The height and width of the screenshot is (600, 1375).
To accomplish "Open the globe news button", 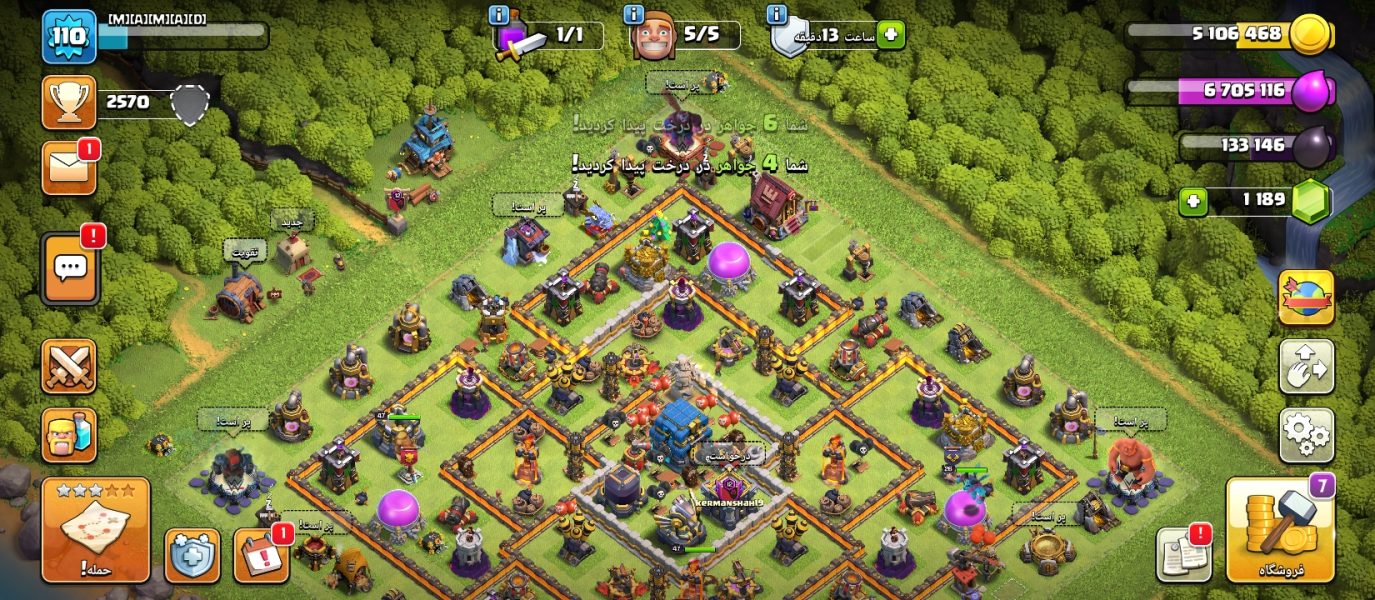I will (1306, 298).
